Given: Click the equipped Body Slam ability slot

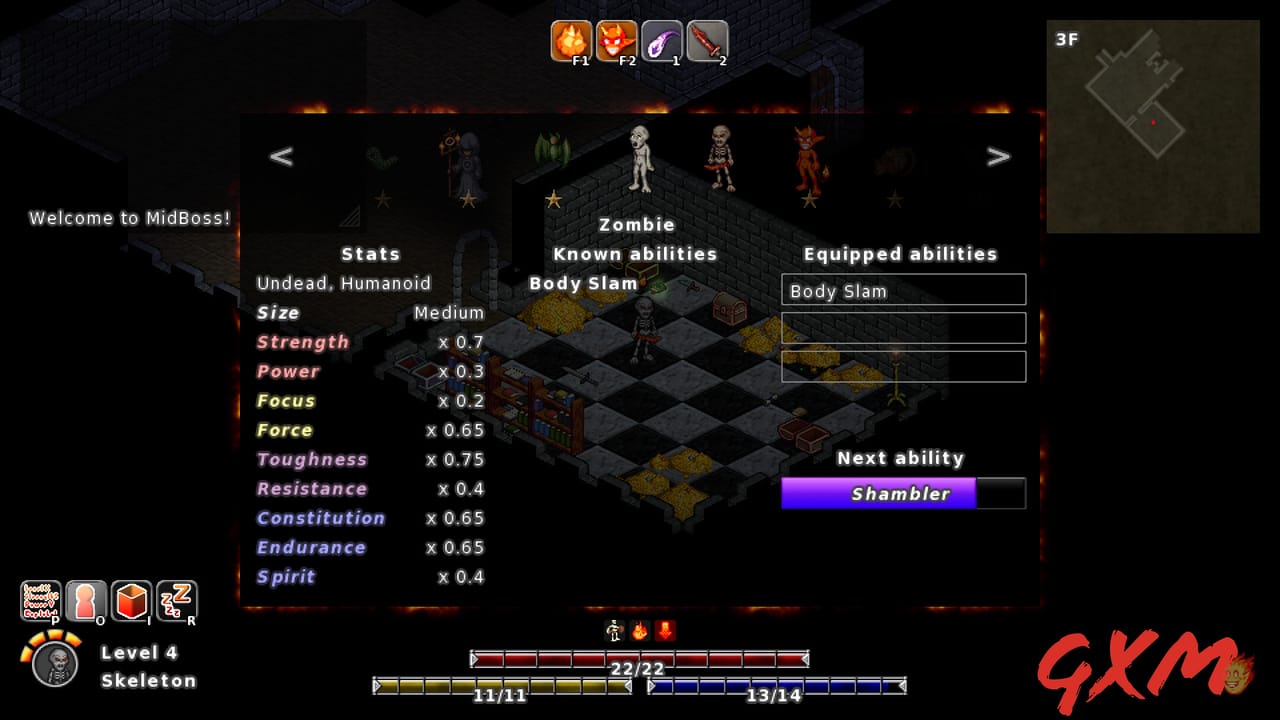Looking at the screenshot, I should coord(903,290).
